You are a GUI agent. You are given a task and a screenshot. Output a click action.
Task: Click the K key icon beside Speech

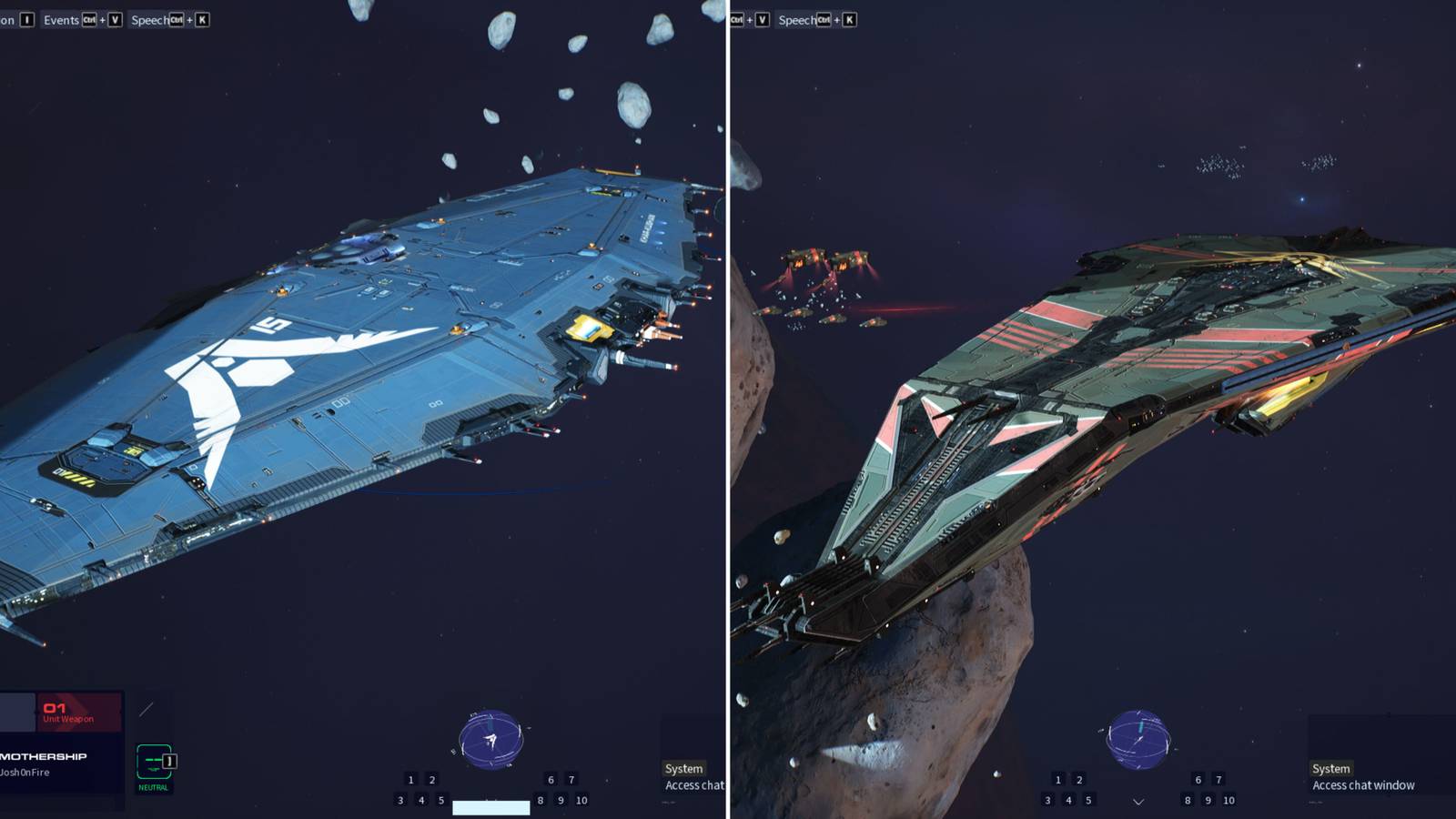(x=202, y=20)
